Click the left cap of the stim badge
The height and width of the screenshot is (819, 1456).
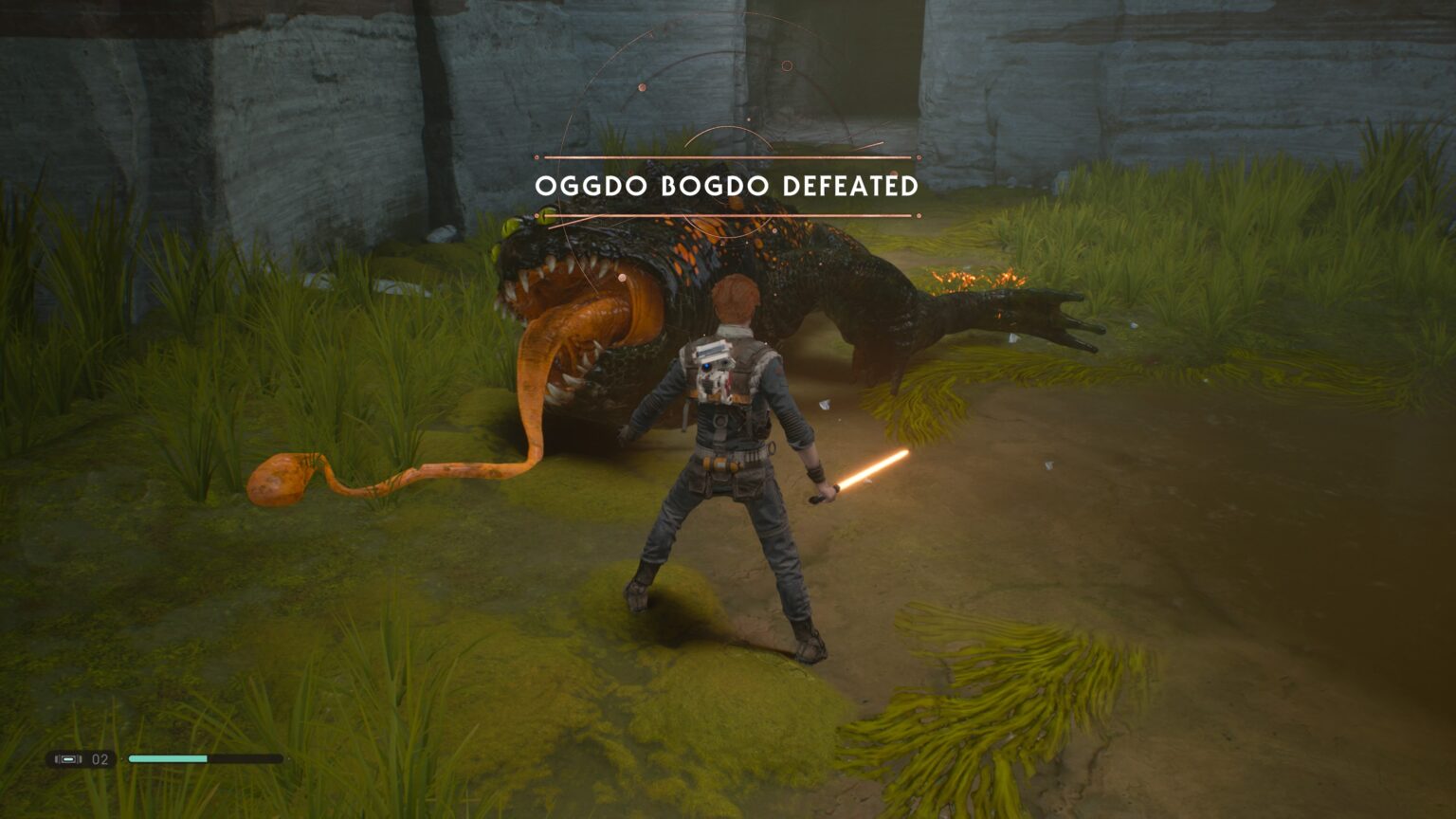pos(59,758)
